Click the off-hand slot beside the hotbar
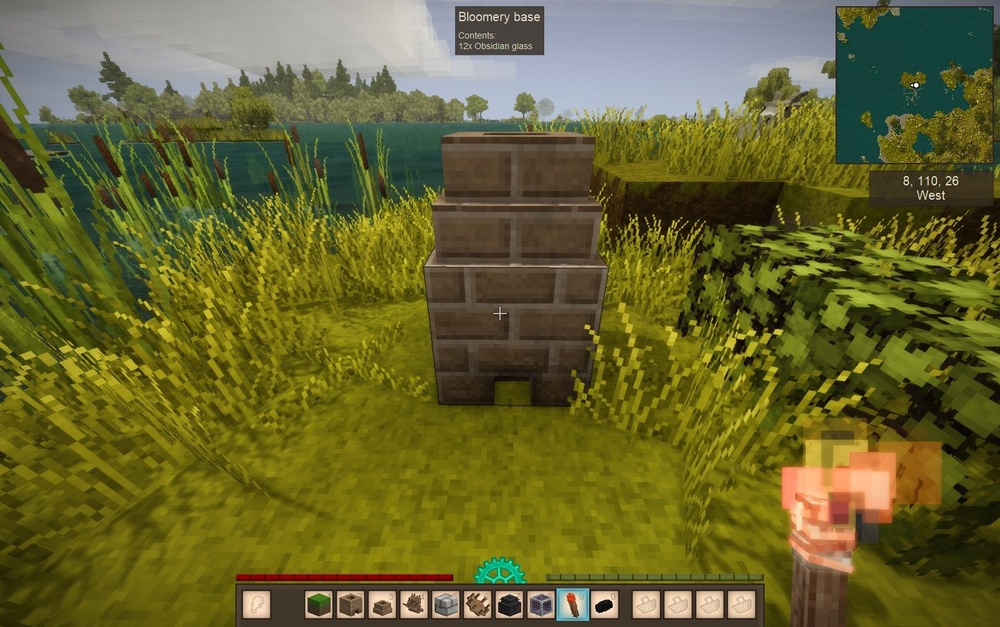 tap(256, 605)
